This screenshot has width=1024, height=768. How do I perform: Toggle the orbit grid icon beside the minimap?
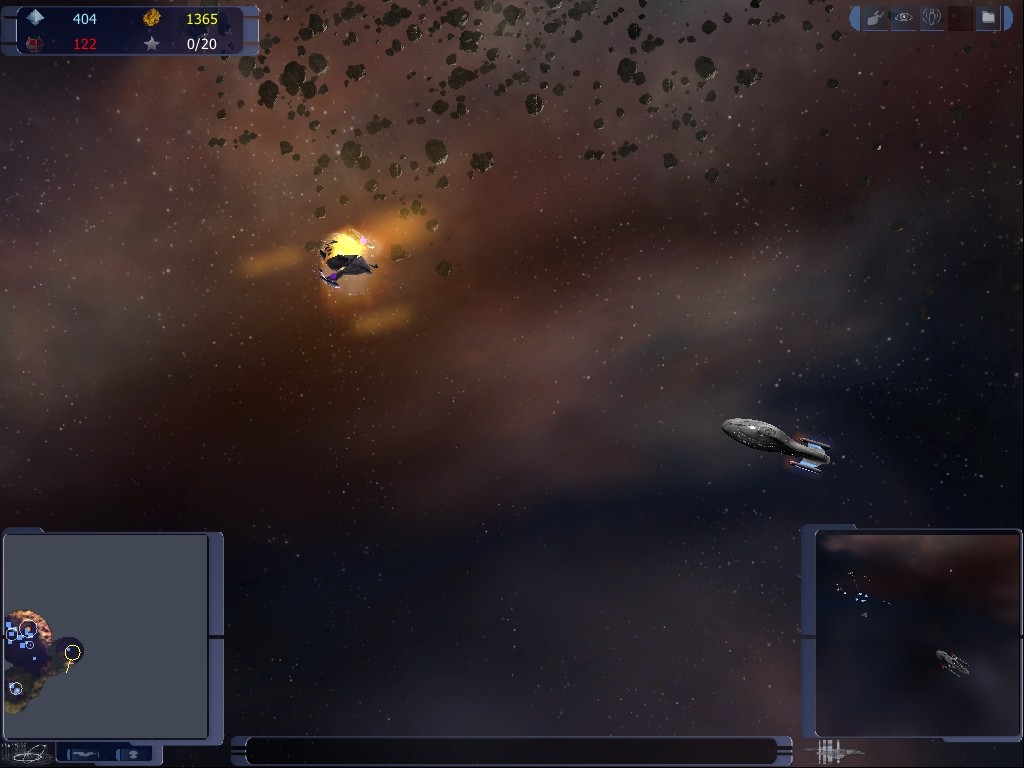click(x=28, y=753)
